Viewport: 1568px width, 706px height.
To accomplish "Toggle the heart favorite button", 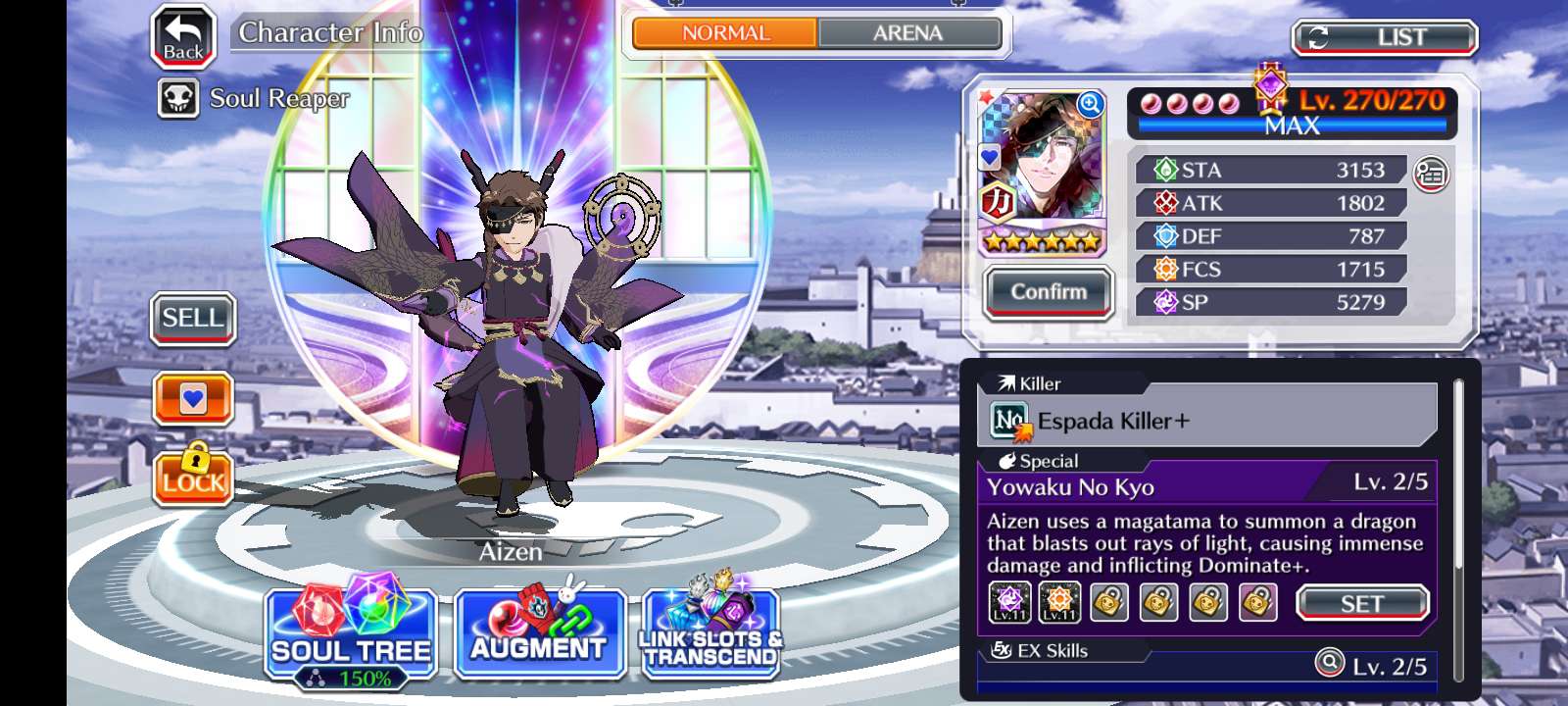I will (x=193, y=399).
